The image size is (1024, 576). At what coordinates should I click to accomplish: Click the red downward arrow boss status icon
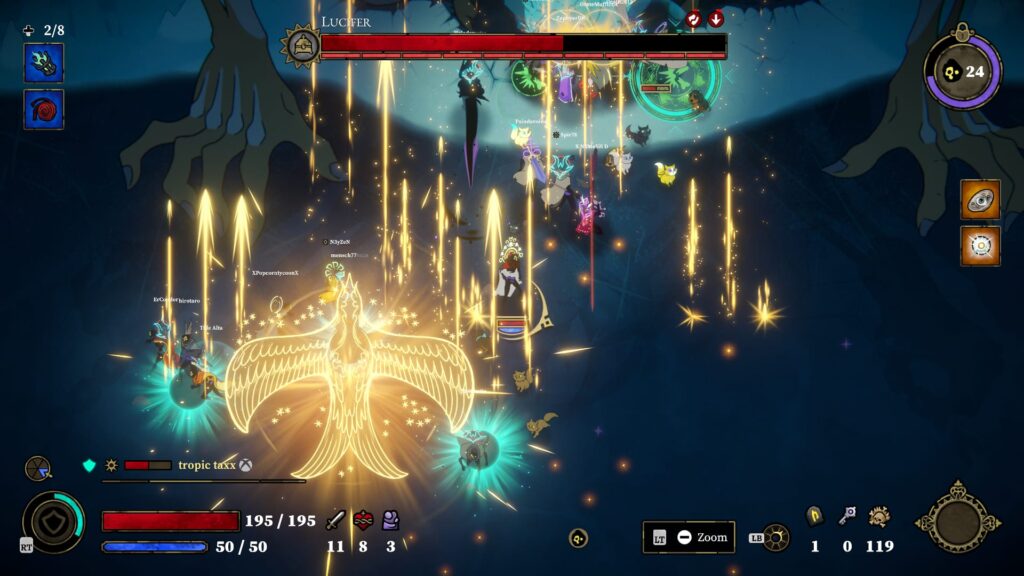coord(716,19)
